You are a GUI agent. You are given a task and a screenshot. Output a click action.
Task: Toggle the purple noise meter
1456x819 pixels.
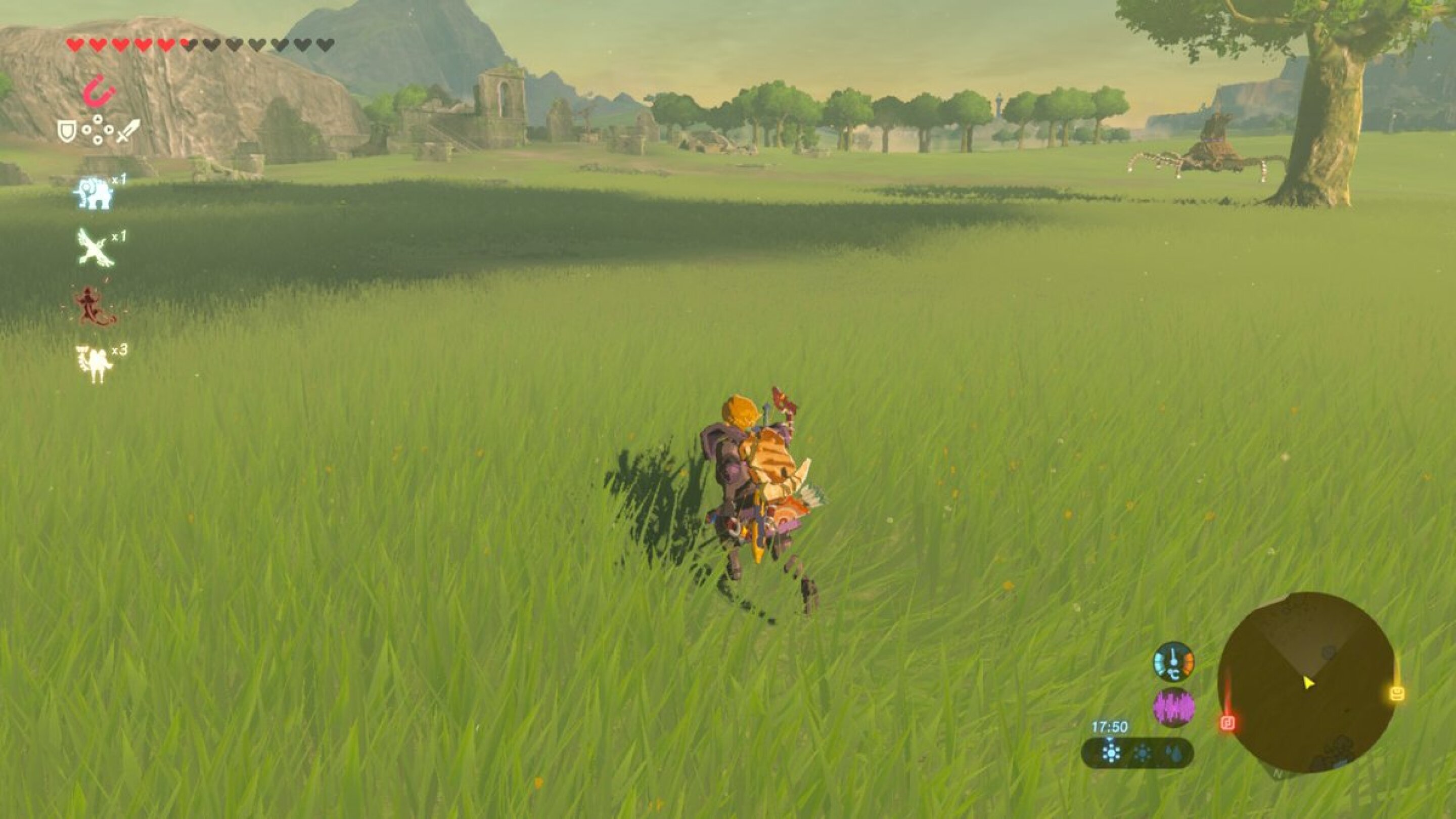[x=1174, y=708]
